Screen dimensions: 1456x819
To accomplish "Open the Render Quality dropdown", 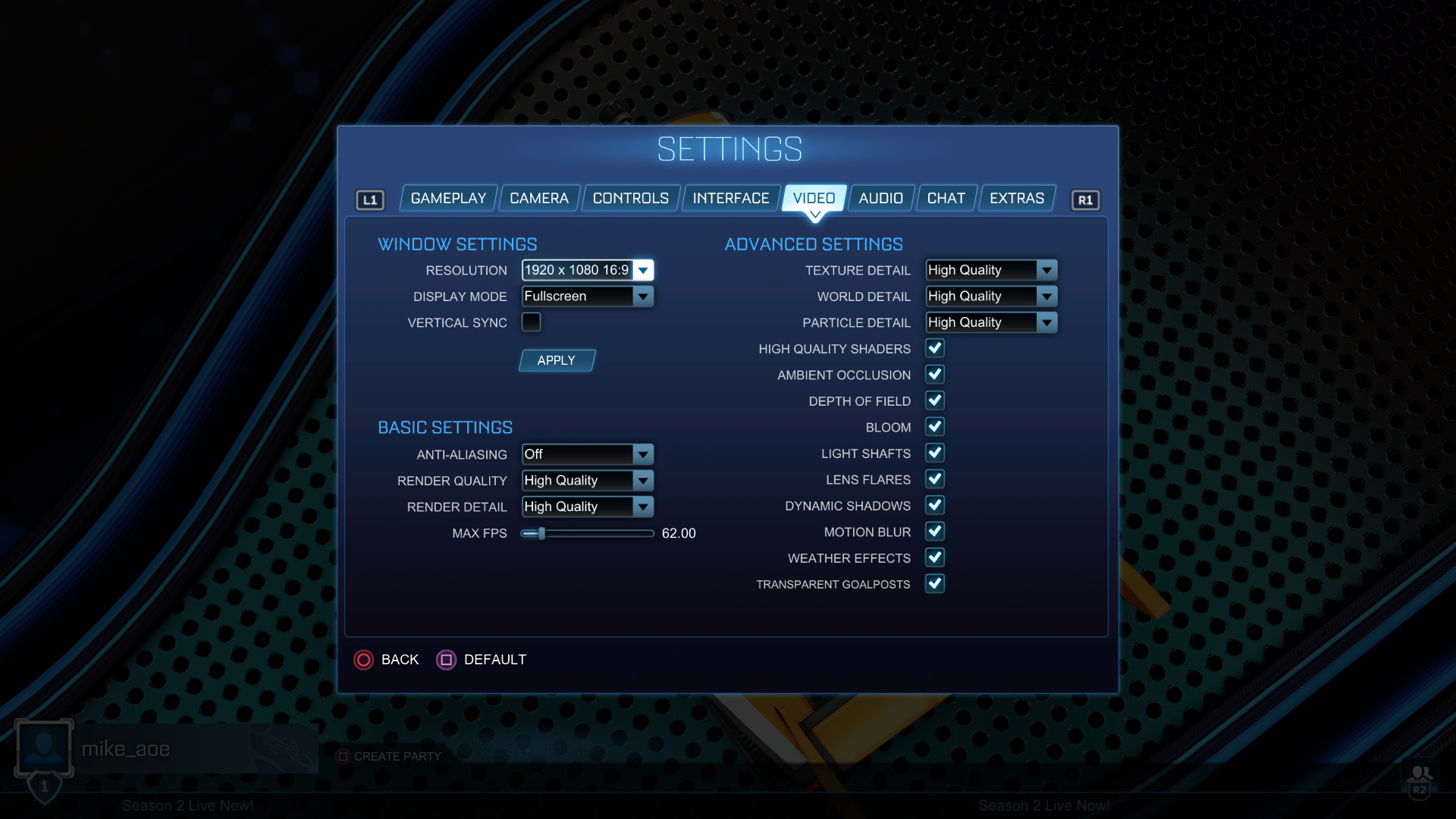I will tap(587, 481).
